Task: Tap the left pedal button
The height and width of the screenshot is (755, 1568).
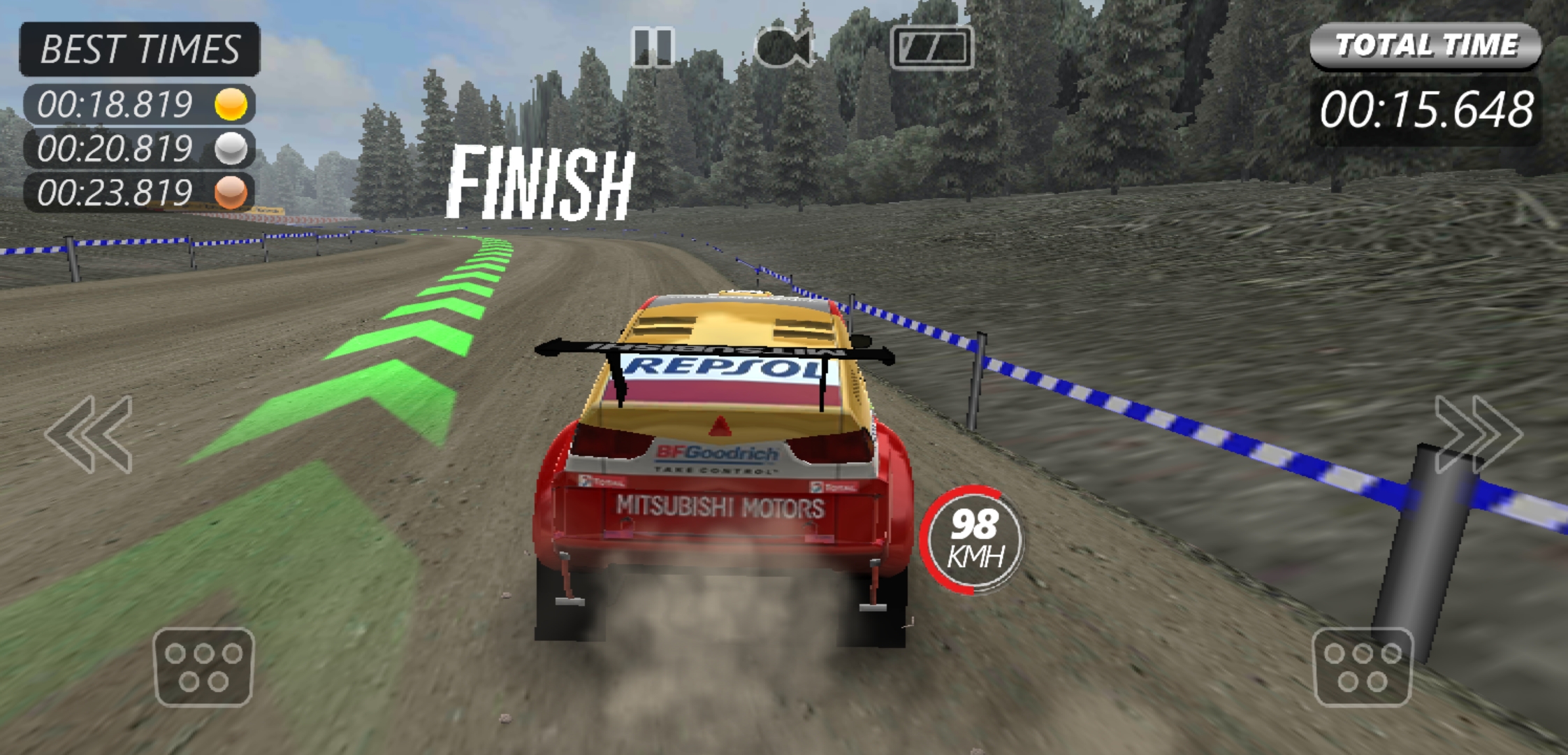Action: coord(203,667)
